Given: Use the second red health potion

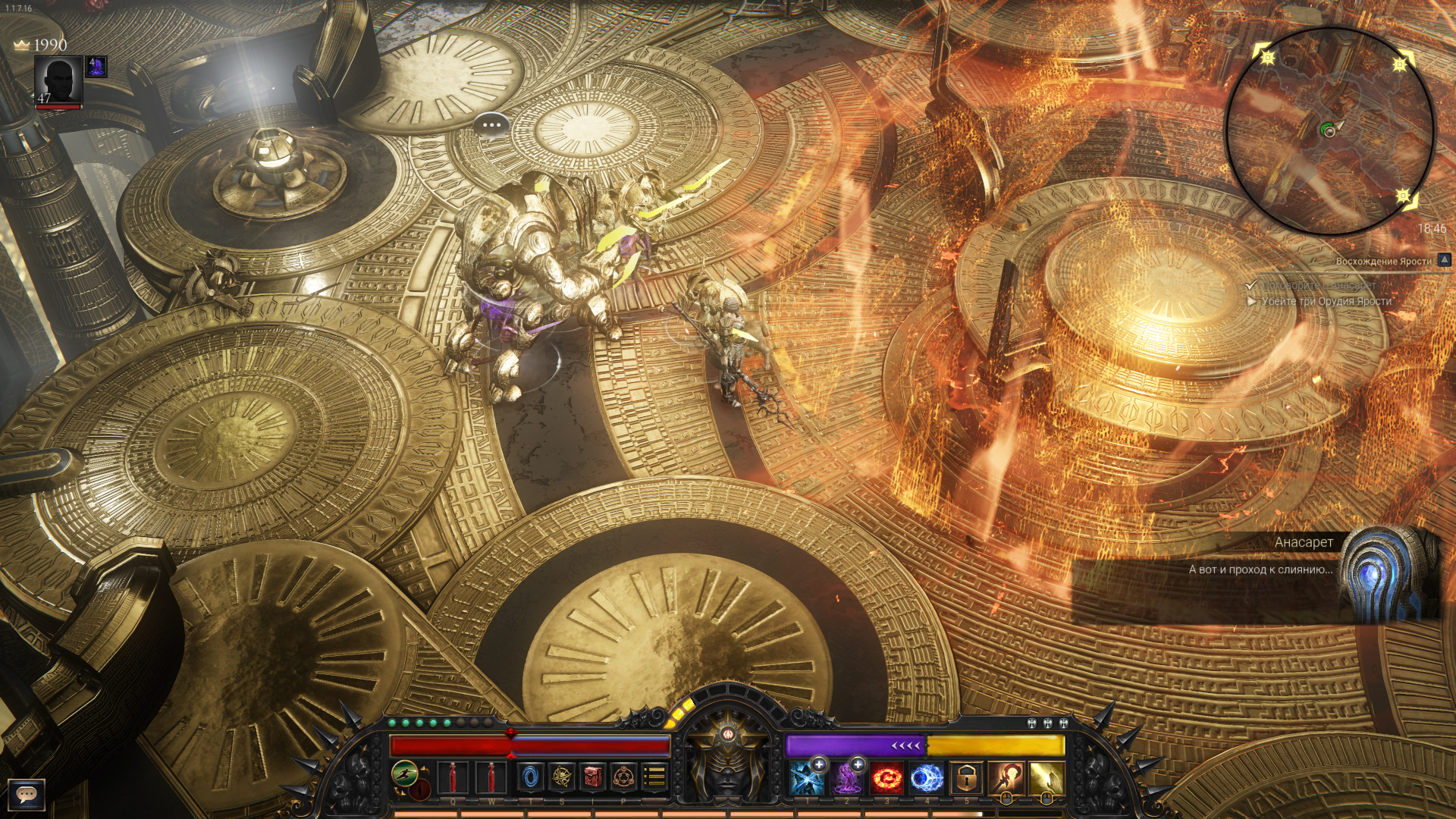Looking at the screenshot, I should click(491, 777).
